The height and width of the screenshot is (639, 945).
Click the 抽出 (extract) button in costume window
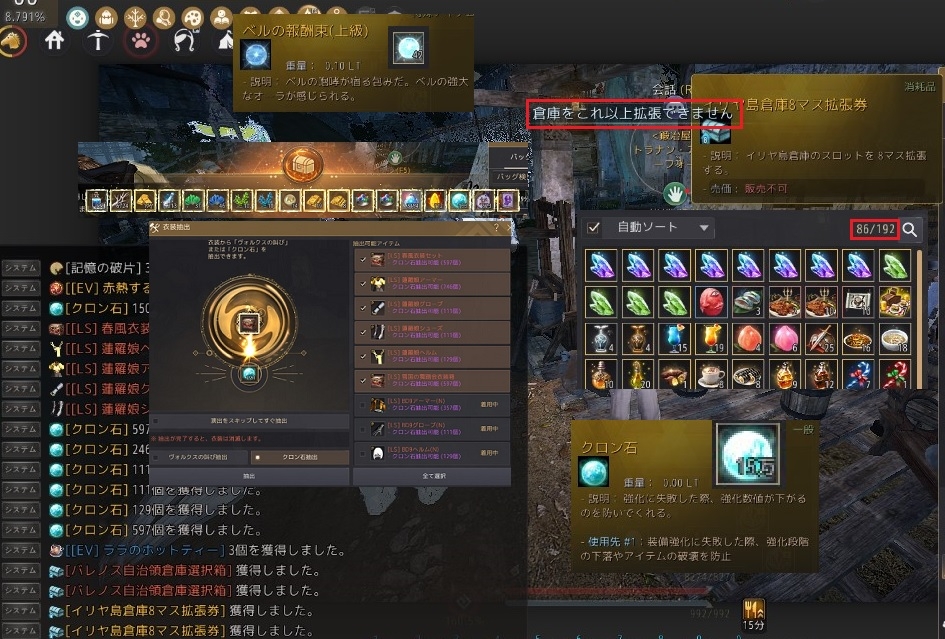(249, 476)
